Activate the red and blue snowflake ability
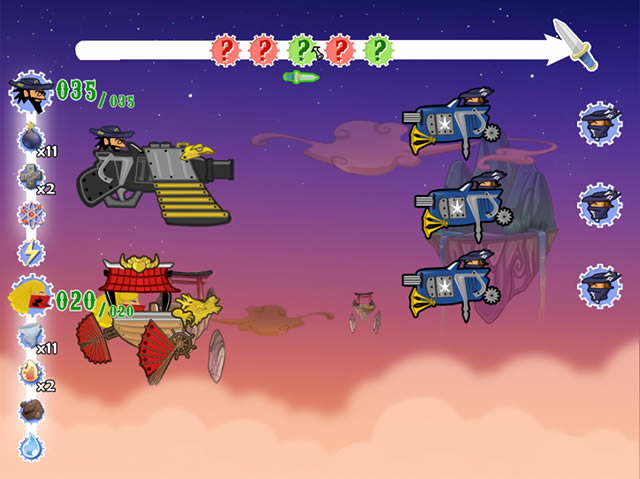Viewport: 640px width, 479px height. click(31, 214)
